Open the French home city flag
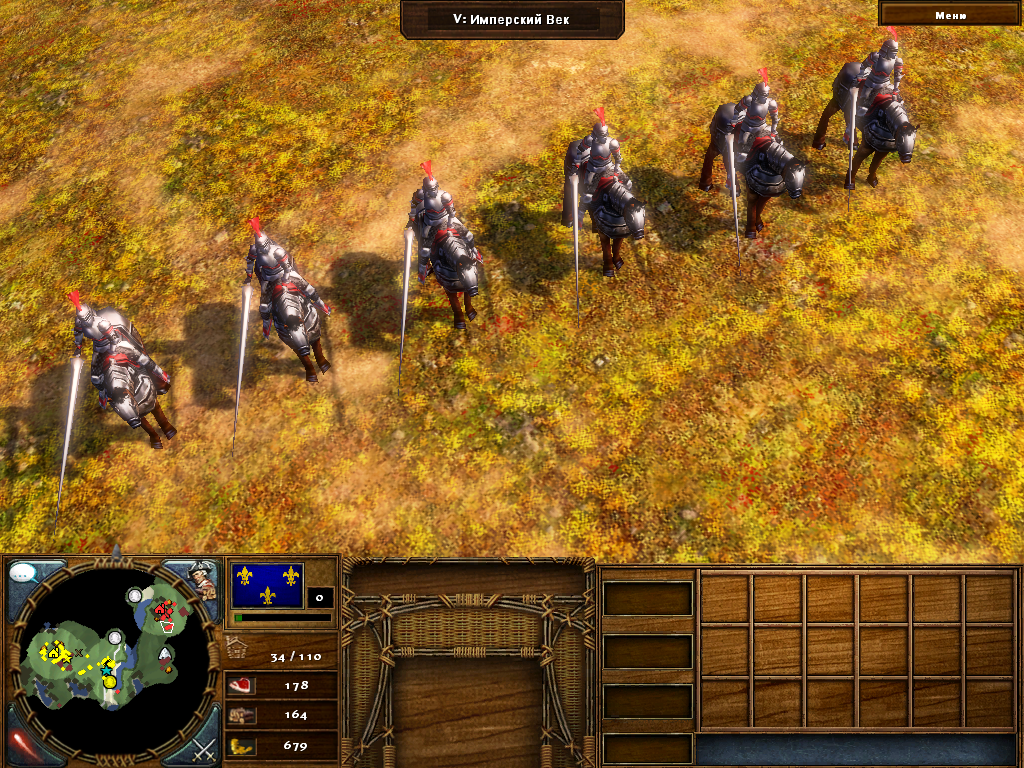Screen dimensions: 1024x768 [267, 585]
